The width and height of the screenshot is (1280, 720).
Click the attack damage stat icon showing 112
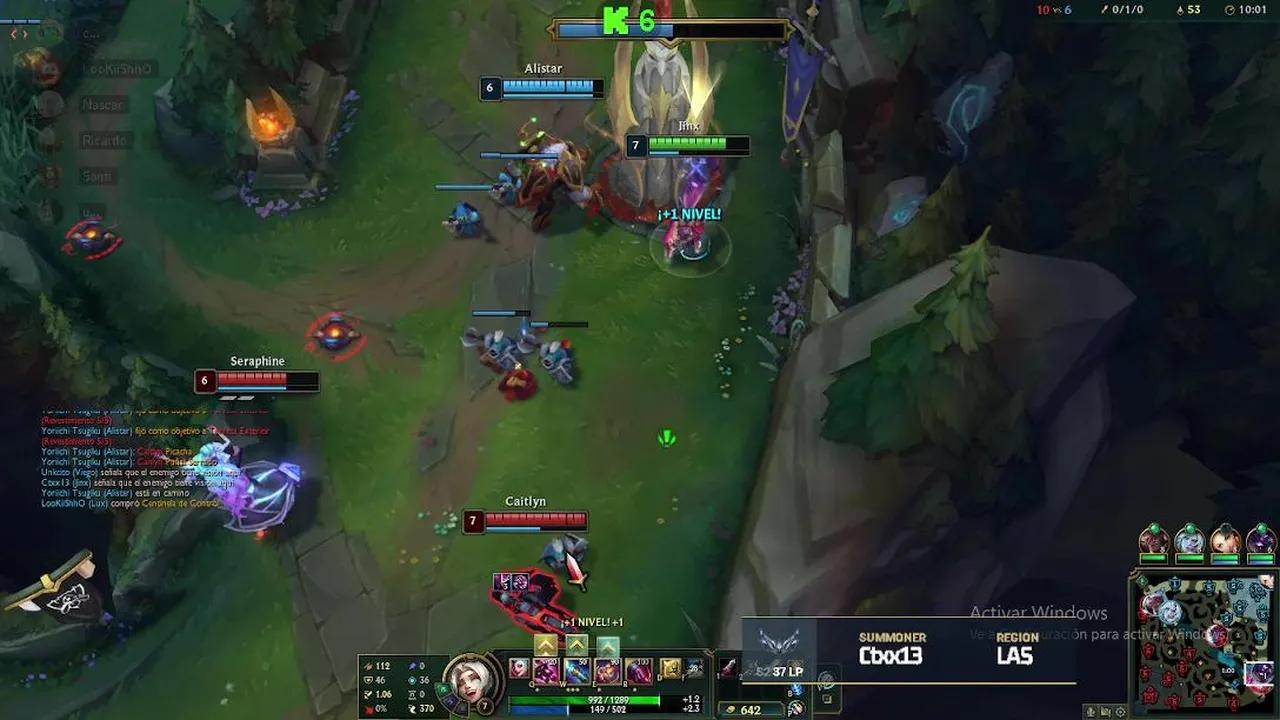(x=368, y=664)
